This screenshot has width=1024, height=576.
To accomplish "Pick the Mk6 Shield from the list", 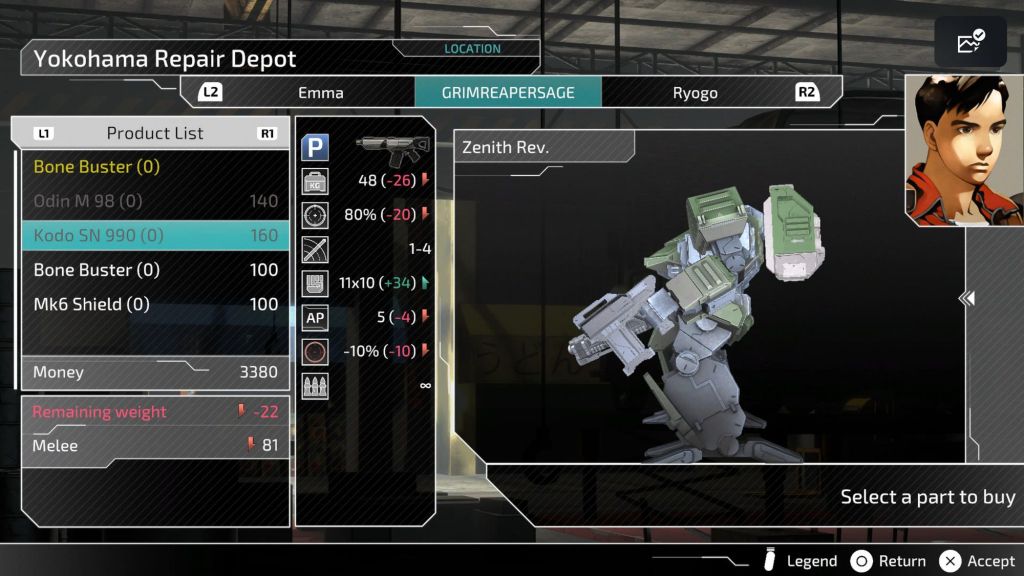I will click(x=155, y=304).
